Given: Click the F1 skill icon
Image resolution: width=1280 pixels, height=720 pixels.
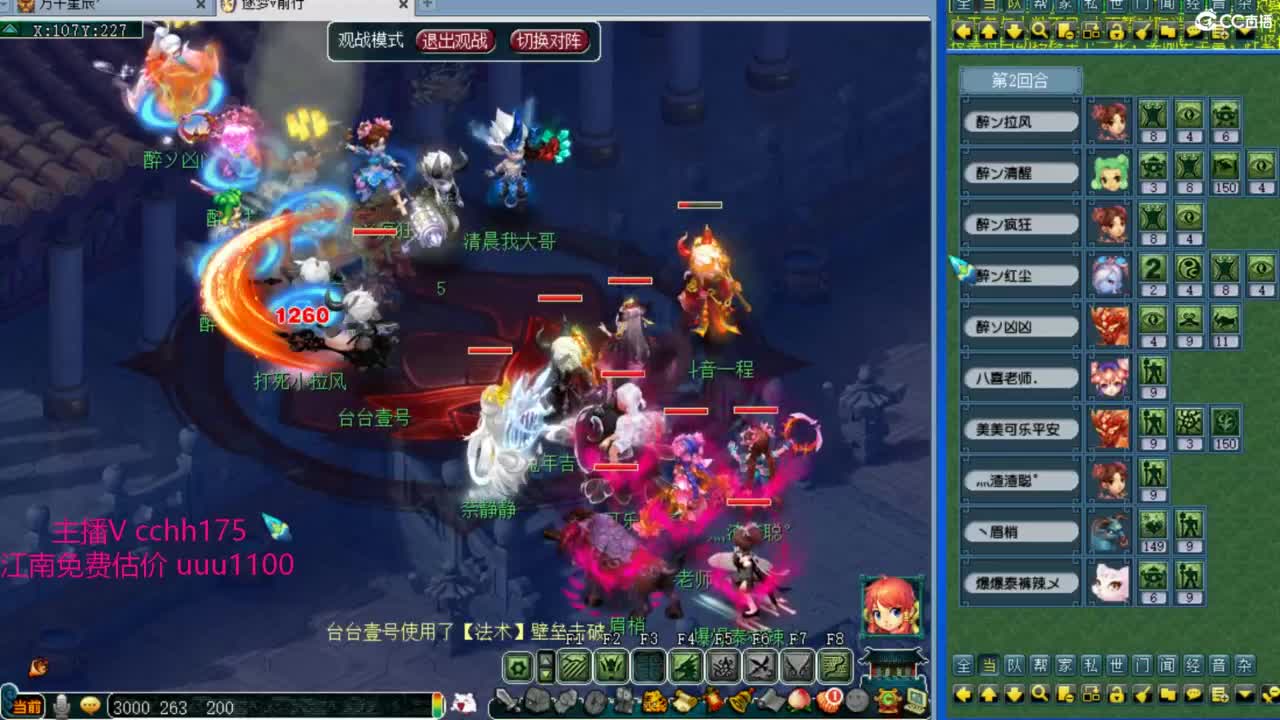Looking at the screenshot, I should [x=573, y=665].
